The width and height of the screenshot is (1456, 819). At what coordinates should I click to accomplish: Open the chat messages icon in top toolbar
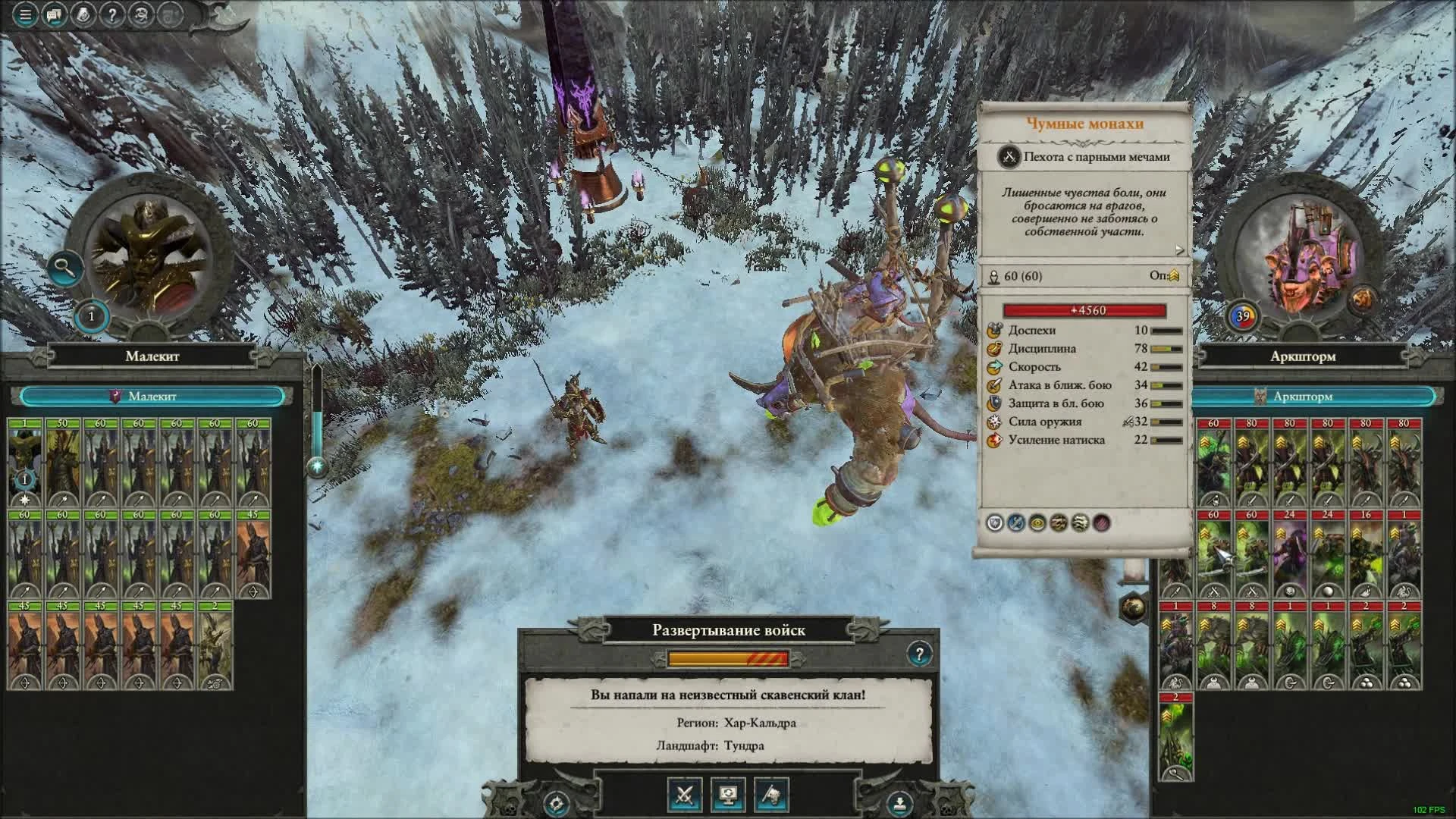pos(53,14)
